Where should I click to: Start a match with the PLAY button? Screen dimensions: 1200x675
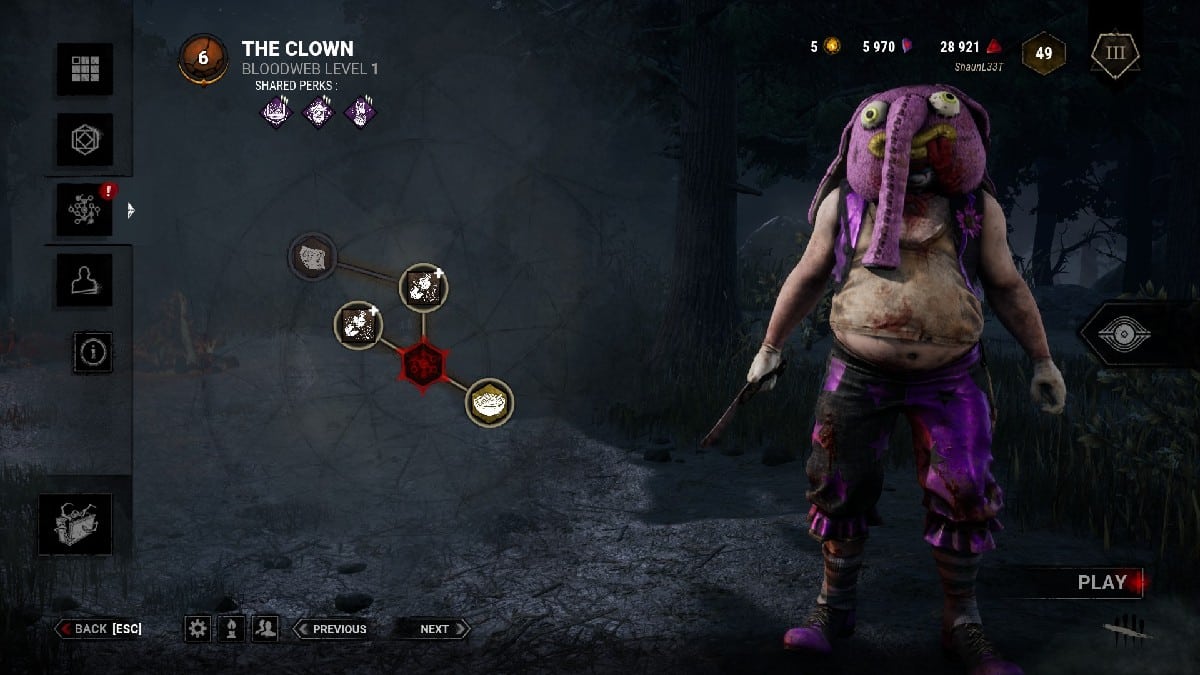click(x=1101, y=582)
